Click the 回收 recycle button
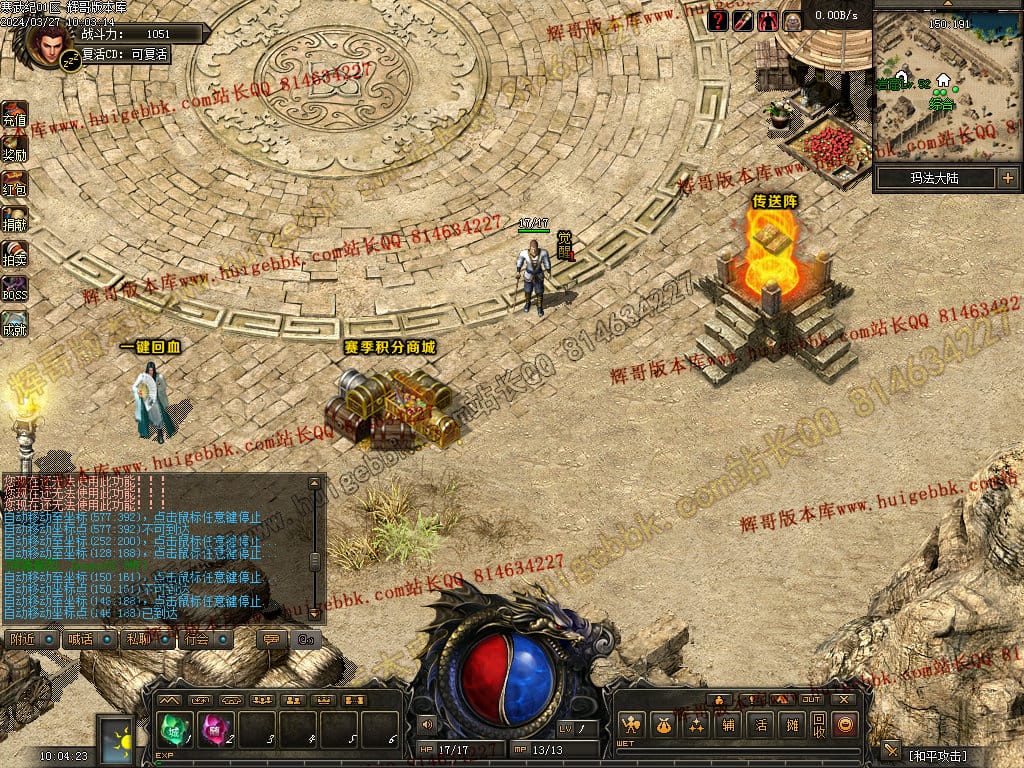This screenshot has height=768, width=1024. tap(819, 725)
